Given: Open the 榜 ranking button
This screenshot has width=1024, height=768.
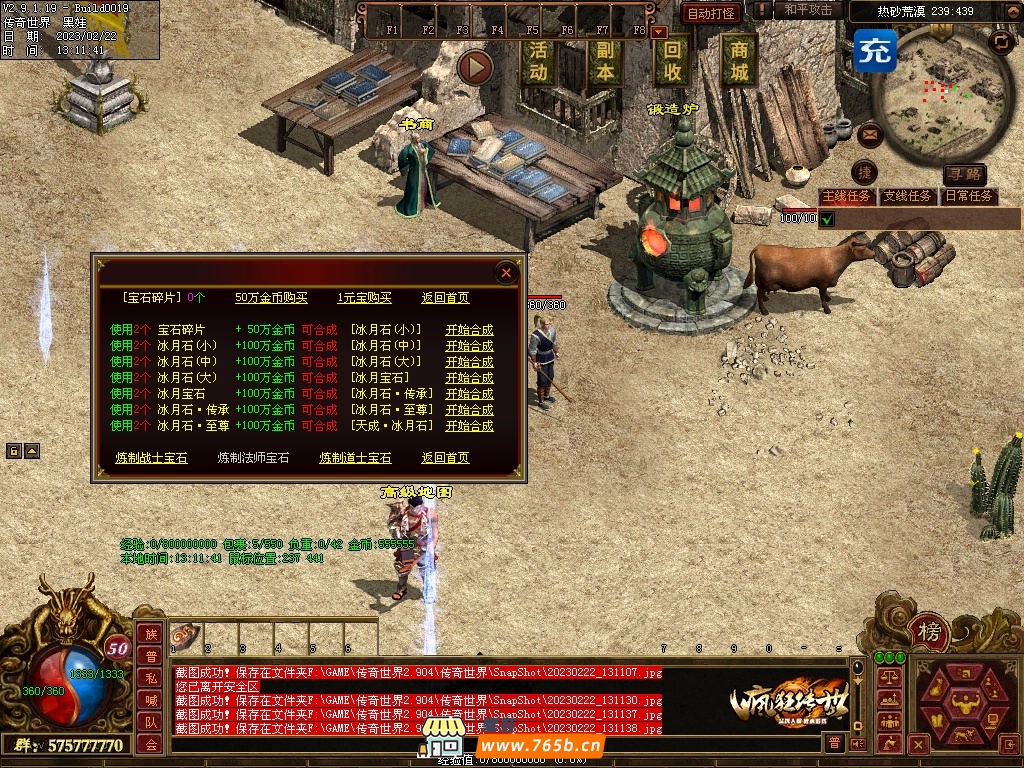Looking at the screenshot, I should click(929, 632).
